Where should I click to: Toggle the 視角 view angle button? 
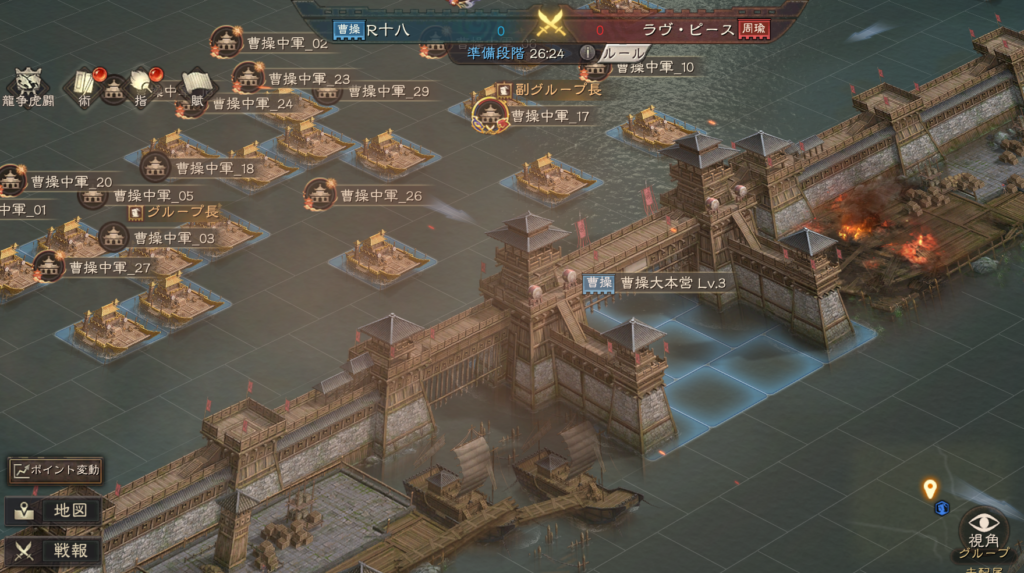(983, 525)
